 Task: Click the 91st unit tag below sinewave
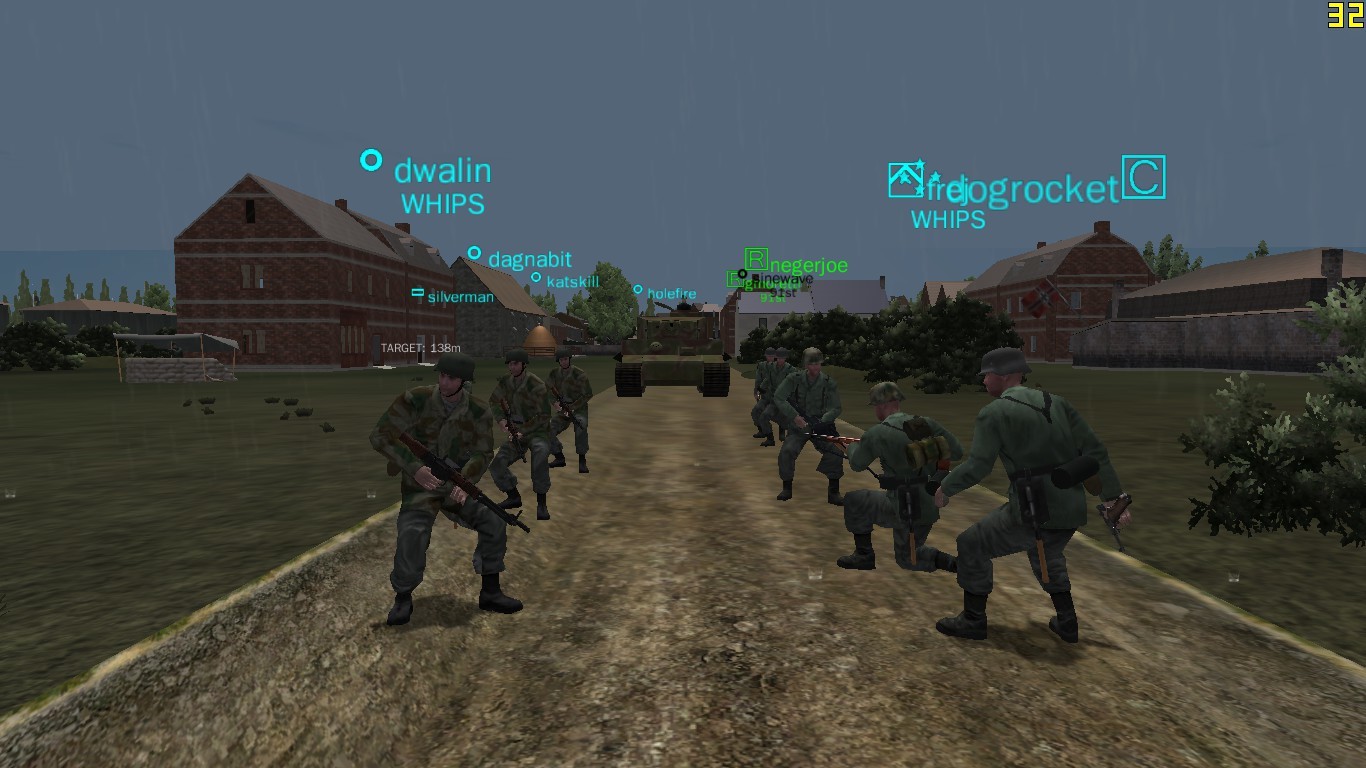[784, 294]
